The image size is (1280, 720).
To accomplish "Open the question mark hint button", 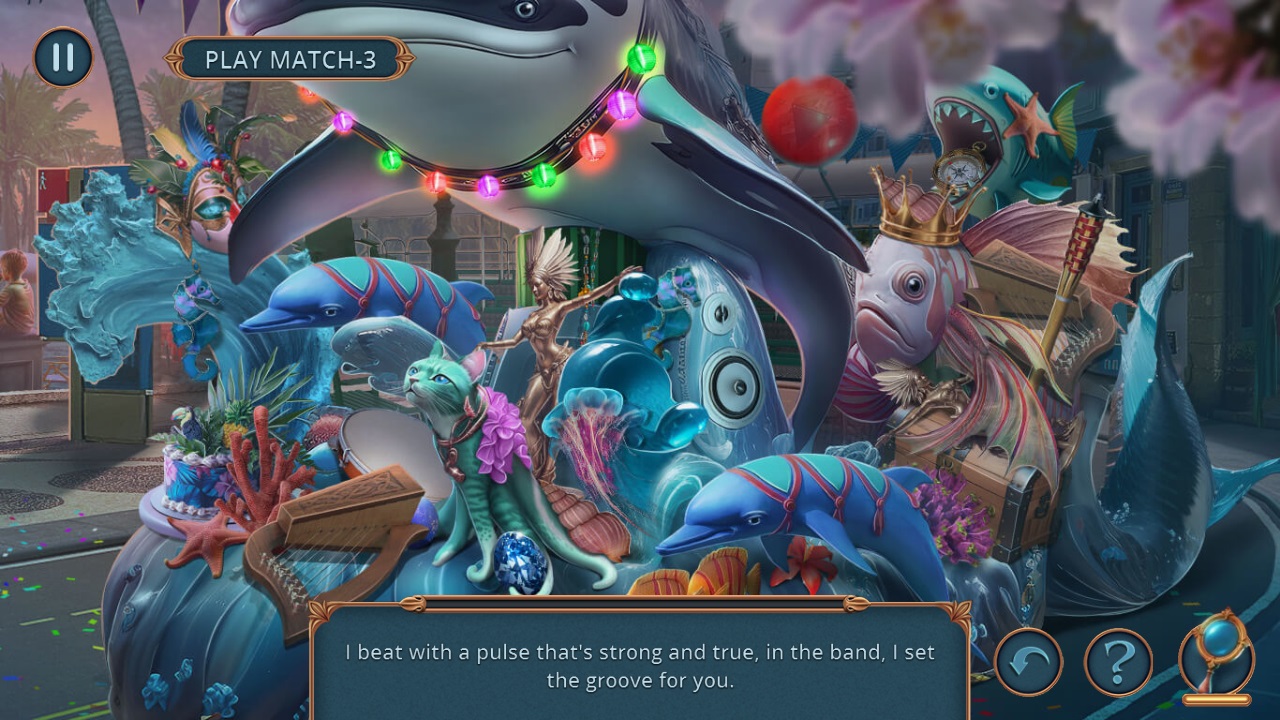I will 1118,661.
